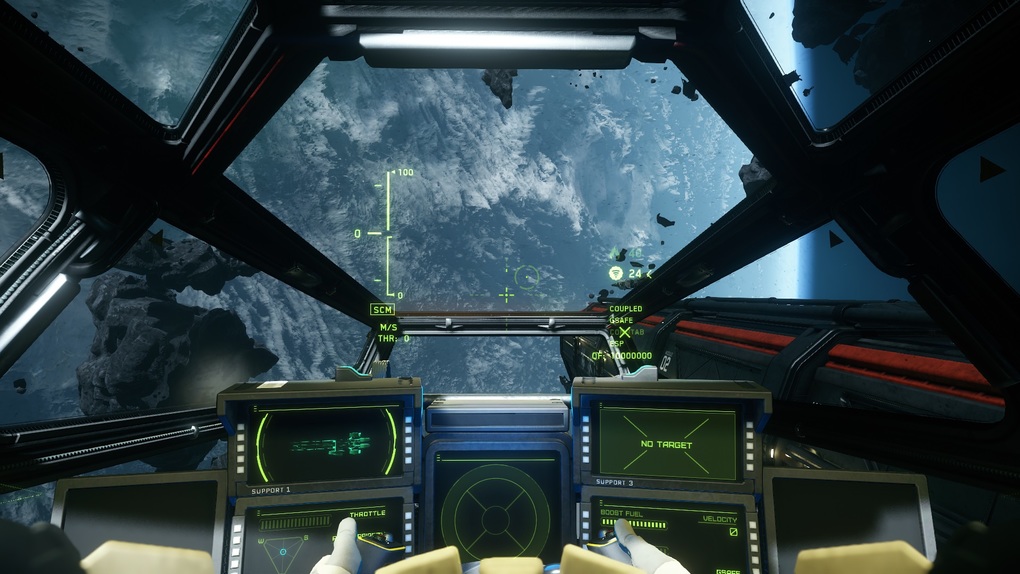Select the NO TARGET display screen
The width and height of the screenshot is (1020, 574).
[667, 442]
